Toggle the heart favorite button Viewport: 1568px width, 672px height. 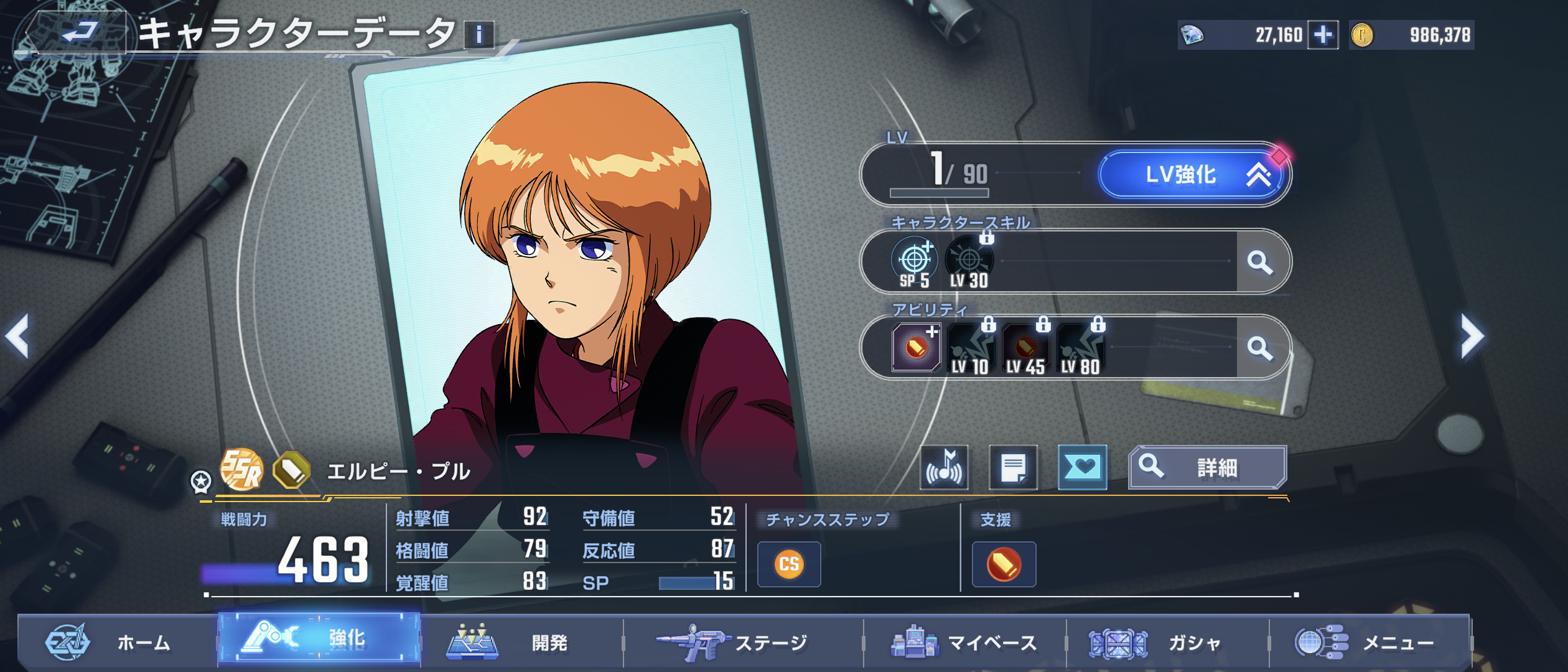(1082, 468)
